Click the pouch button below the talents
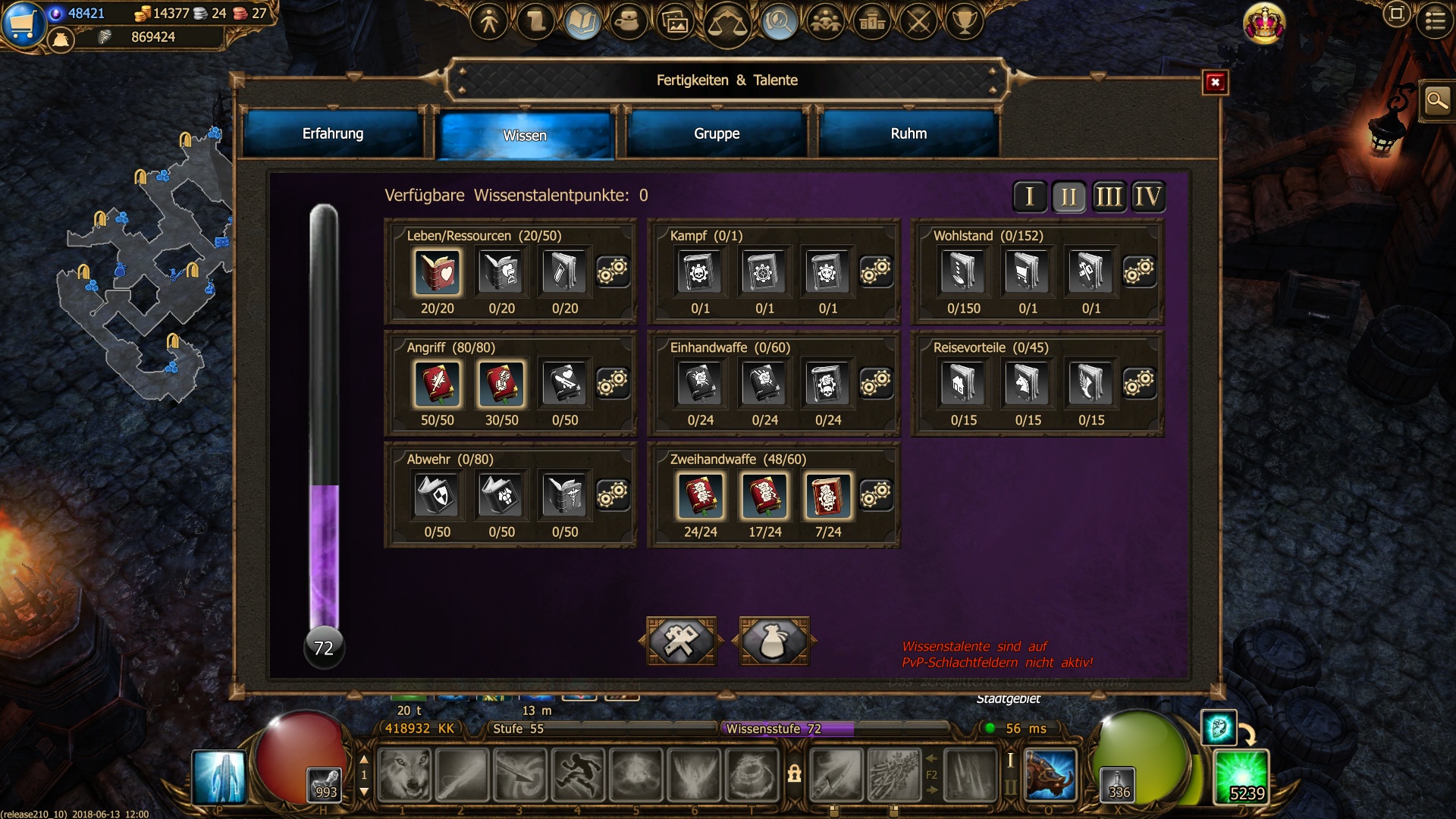Image resolution: width=1456 pixels, height=819 pixels. (x=773, y=642)
